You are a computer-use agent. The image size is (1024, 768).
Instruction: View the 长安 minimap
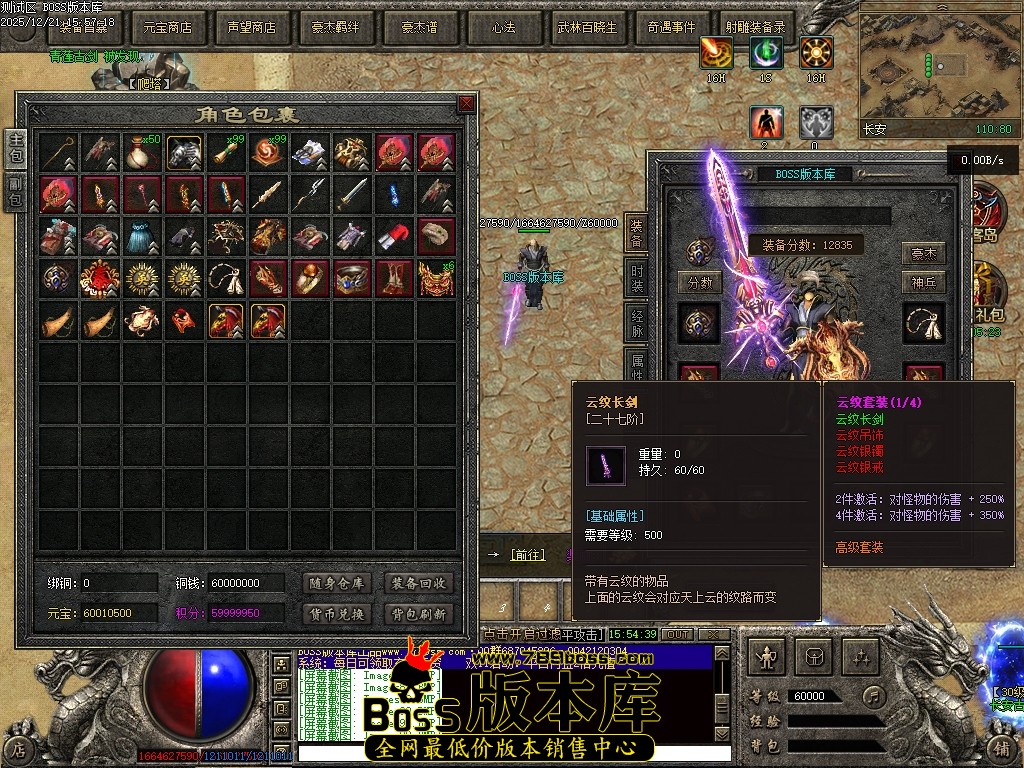click(x=936, y=70)
